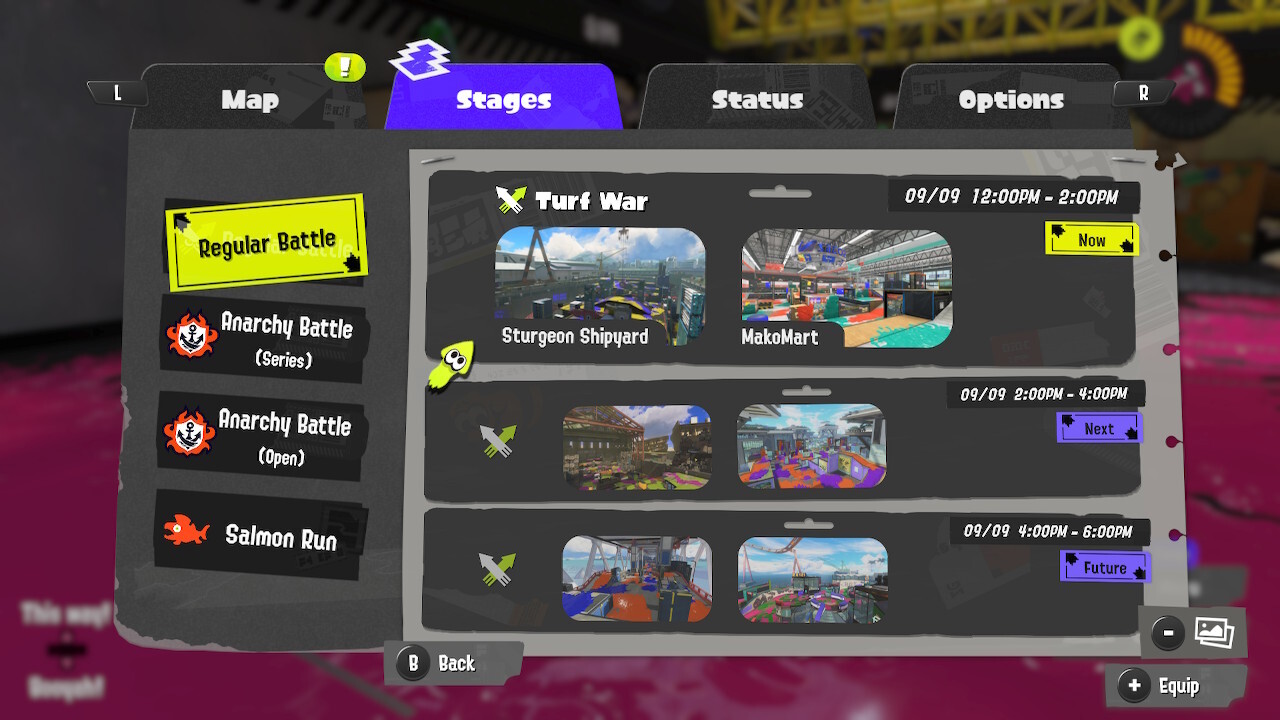Toggle the Future schedule indicator
The image size is (1280, 720).
point(1105,566)
